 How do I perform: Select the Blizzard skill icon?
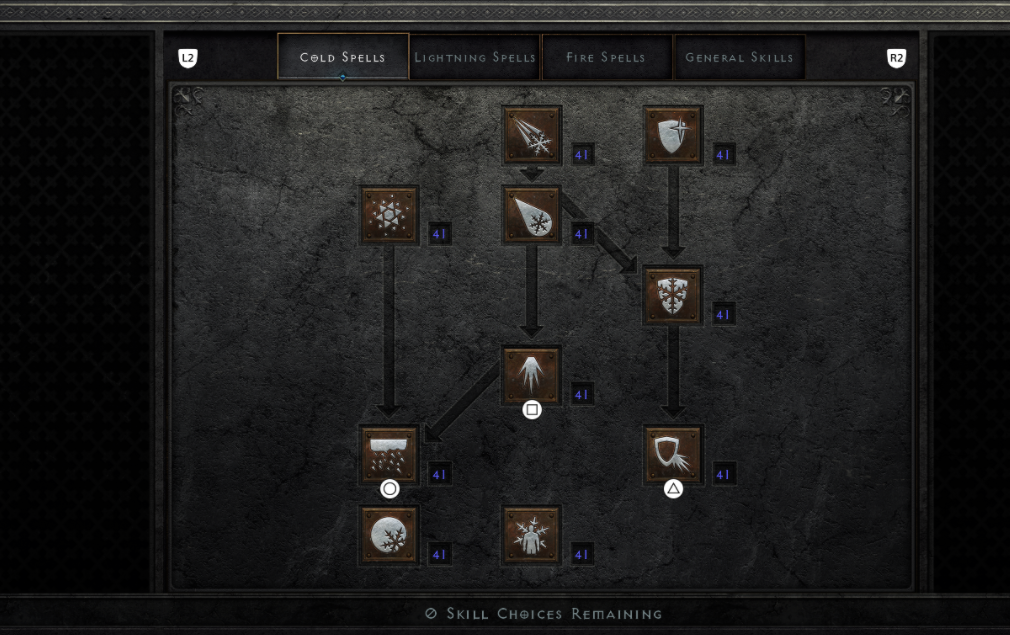click(x=389, y=455)
